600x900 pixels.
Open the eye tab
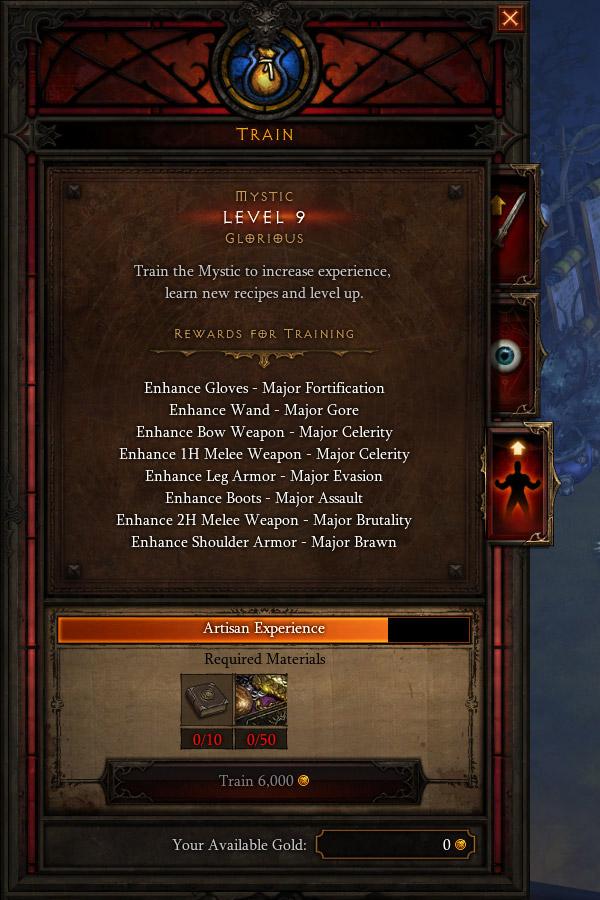point(511,356)
